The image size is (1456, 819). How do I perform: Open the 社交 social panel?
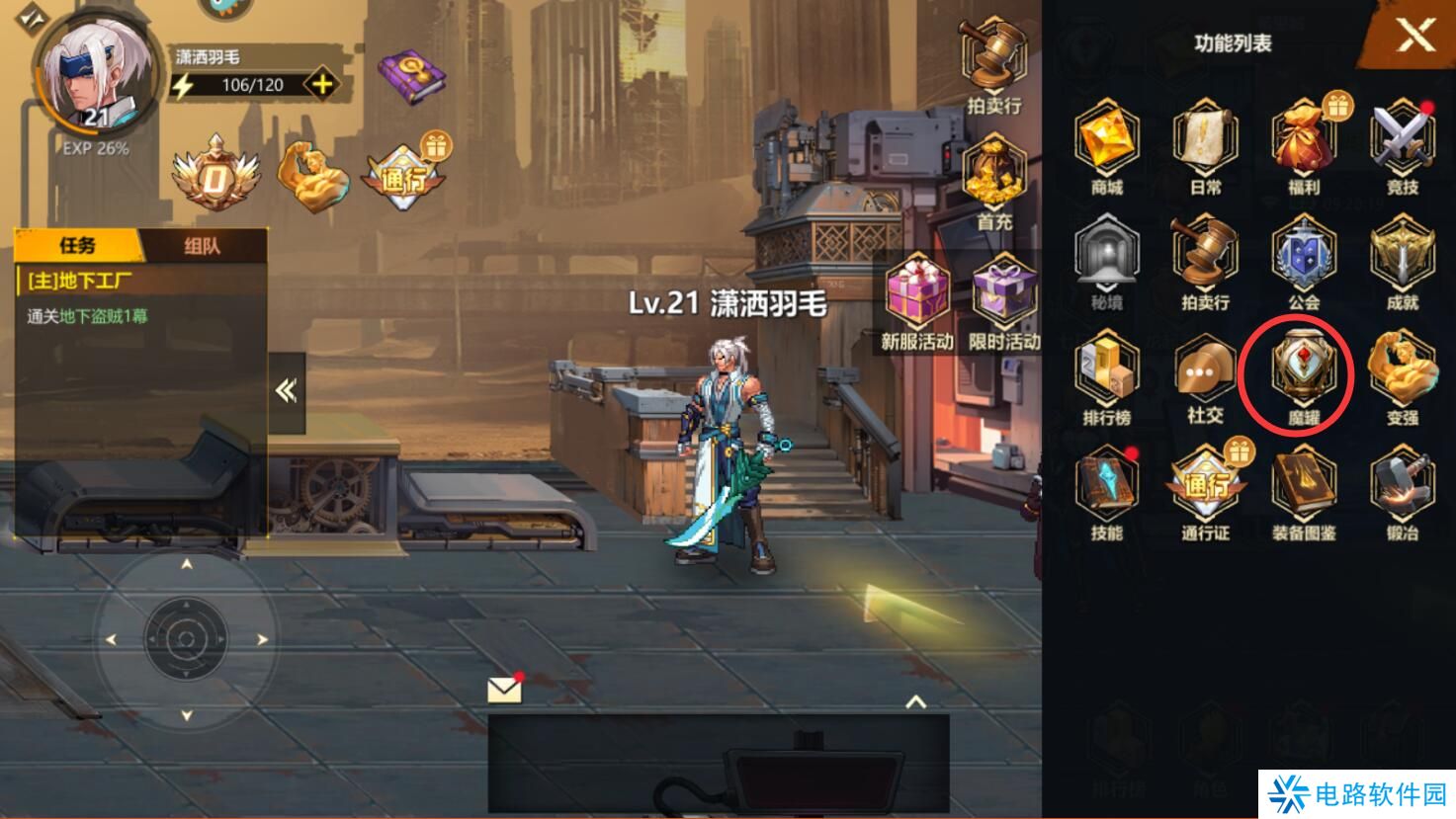1204,375
